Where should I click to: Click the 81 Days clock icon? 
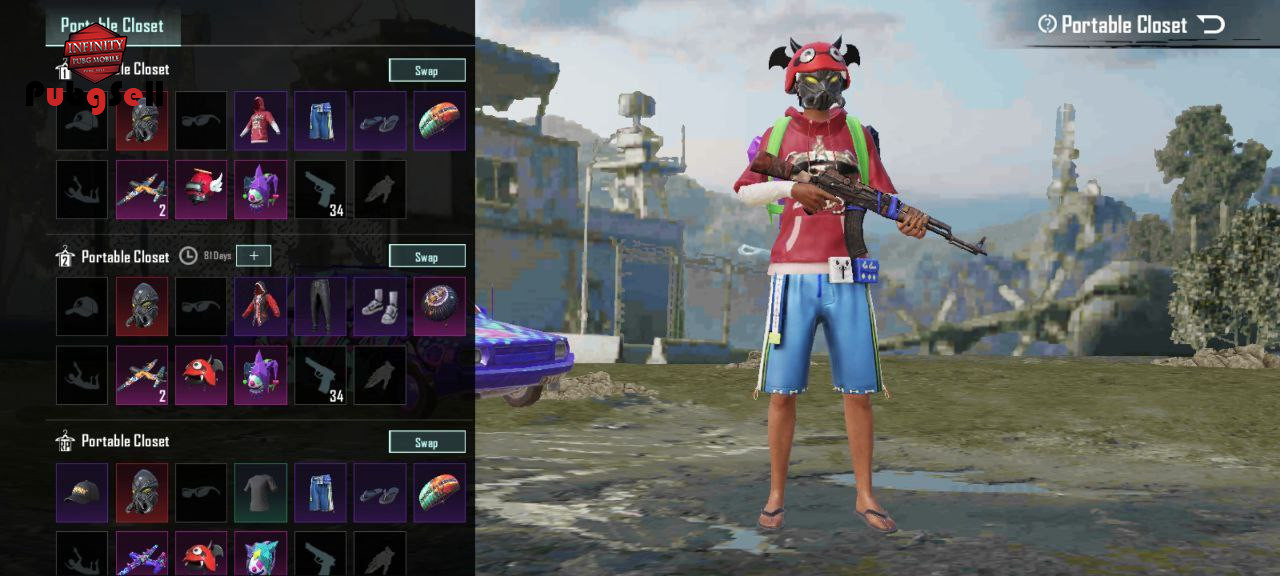tap(188, 256)
